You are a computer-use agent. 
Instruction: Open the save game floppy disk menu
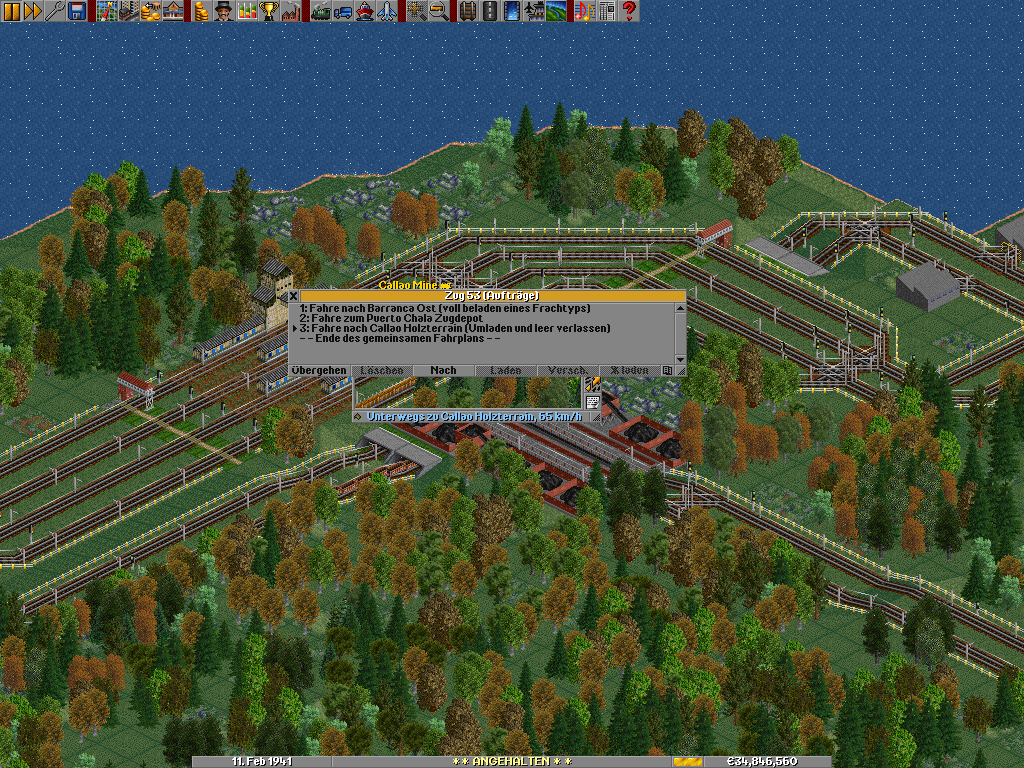click(x=76, y=11)
